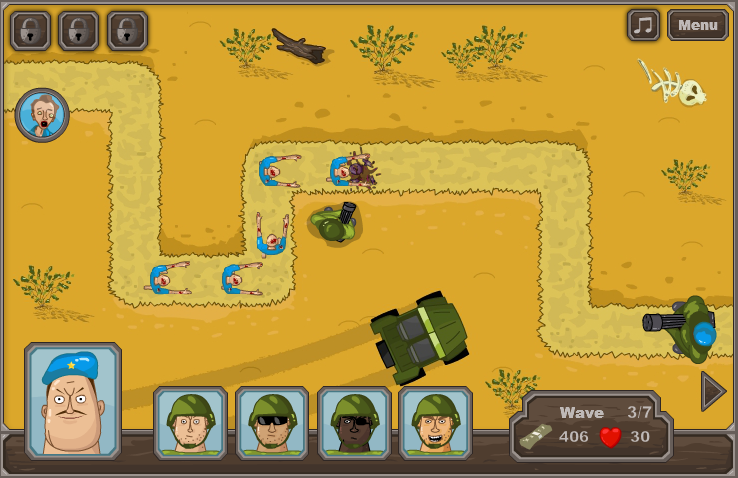The image size is (738, 478).
Task: Click the round zombie face wave icon
Action: coord(42,115)
